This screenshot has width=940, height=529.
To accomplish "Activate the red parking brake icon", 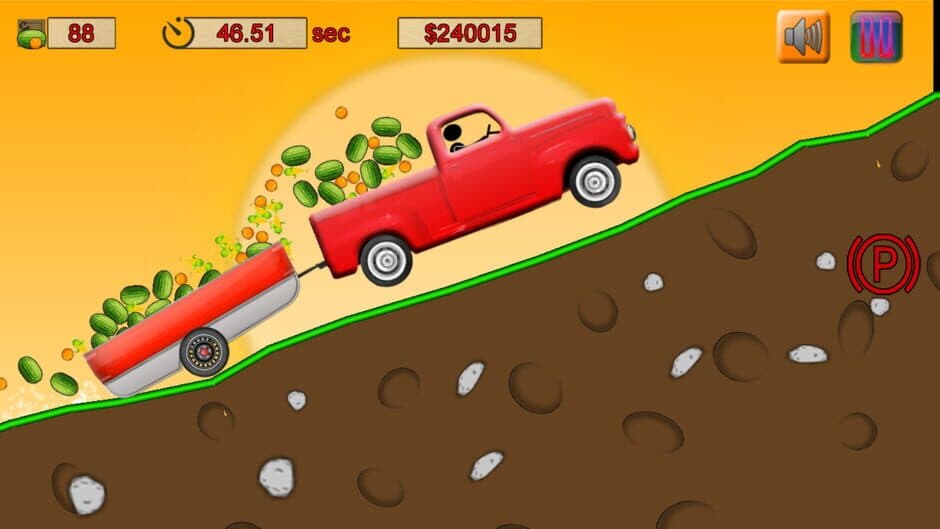I will tap(883, 264).
